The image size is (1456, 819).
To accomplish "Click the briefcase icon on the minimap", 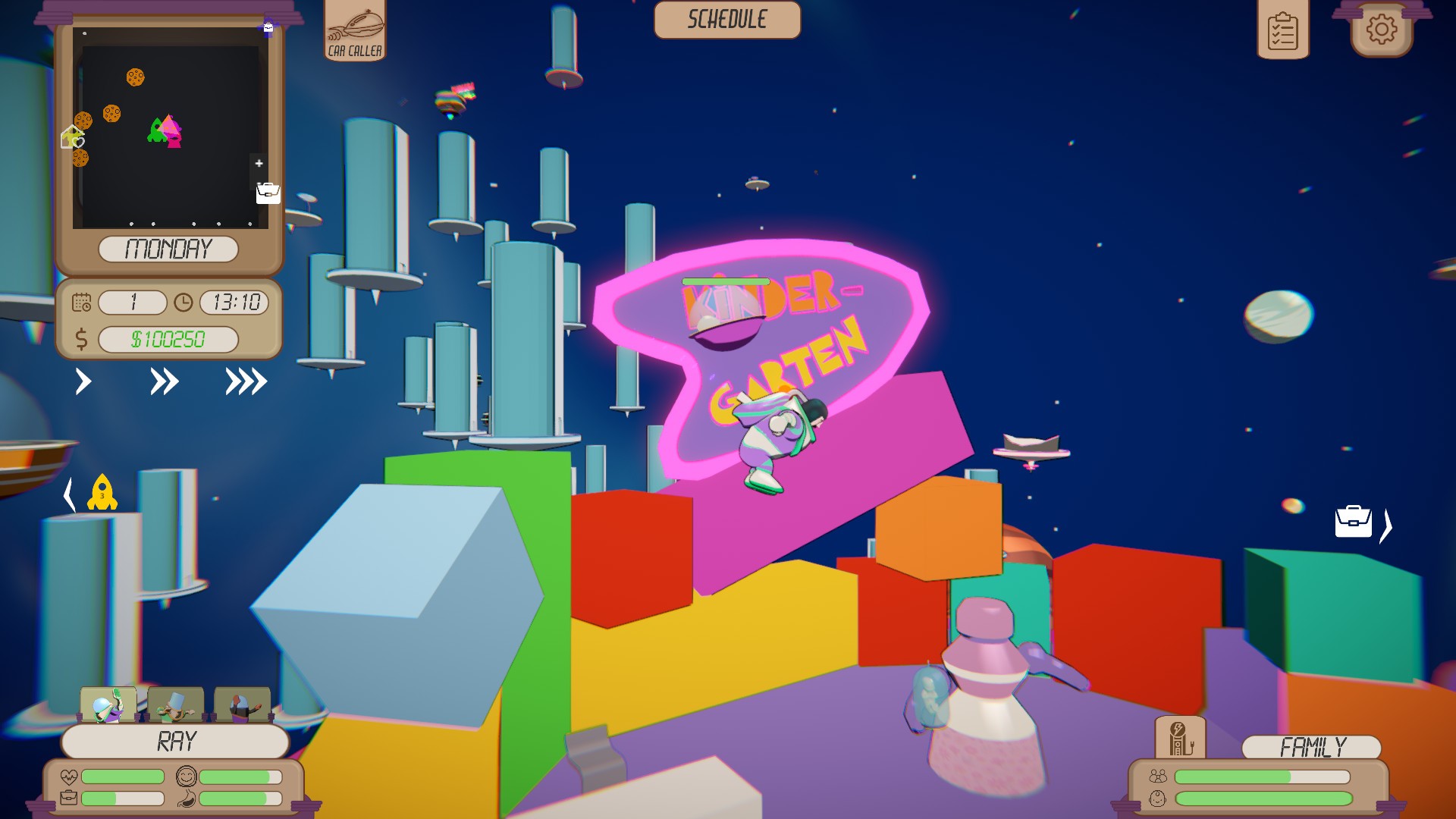I will 269,194.
